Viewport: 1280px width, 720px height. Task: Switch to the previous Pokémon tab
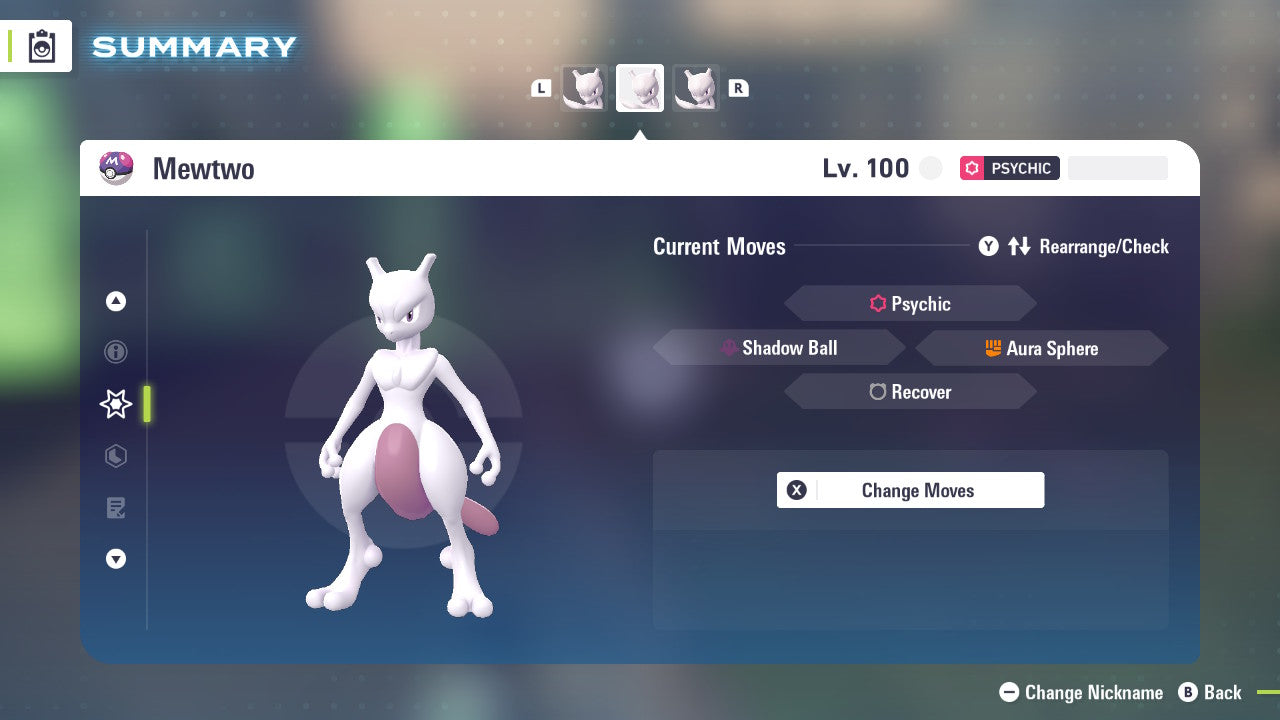584,87
